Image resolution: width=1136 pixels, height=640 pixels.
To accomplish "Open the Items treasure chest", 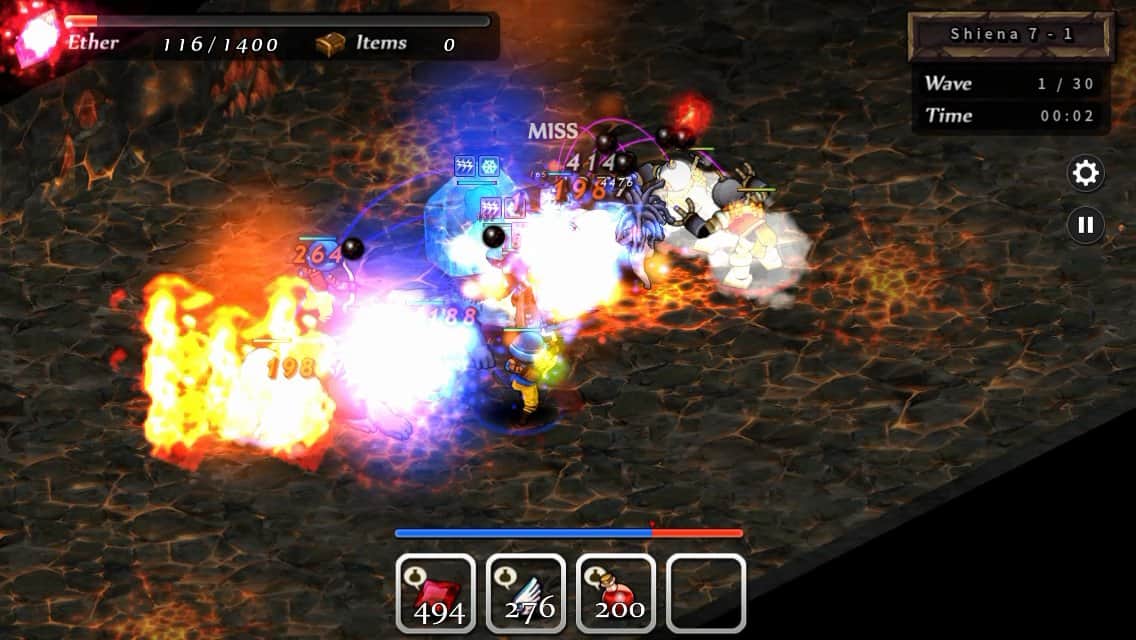I will point(330,44).
